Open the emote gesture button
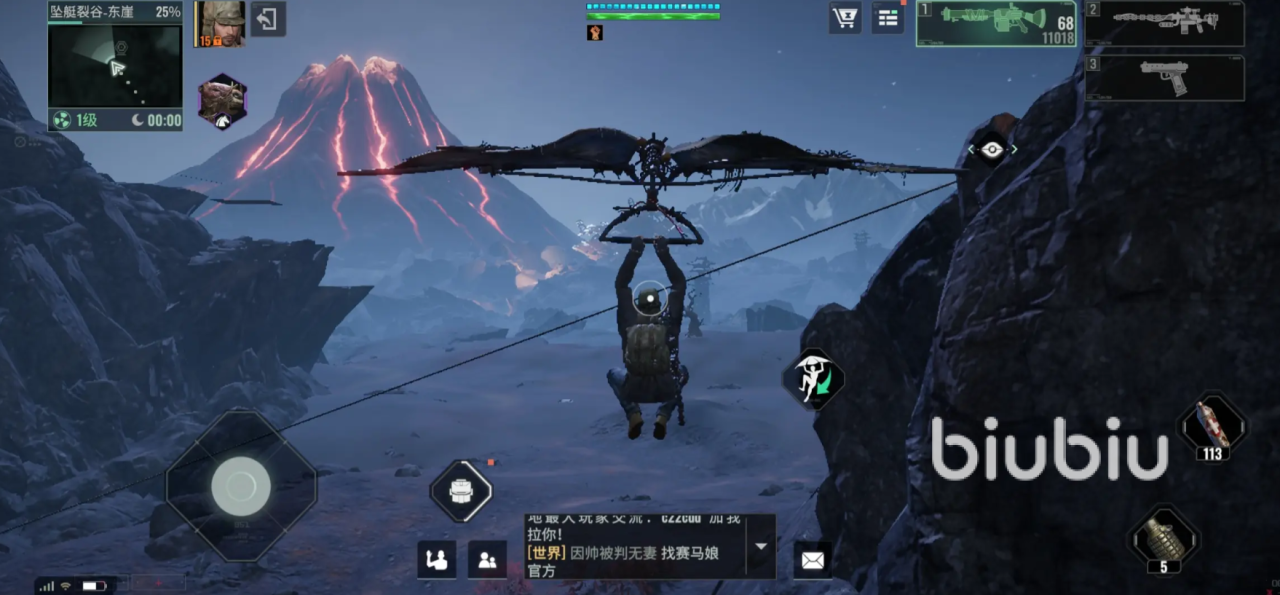Viewport: 1280px width, 595px height. [x=436, y=560]
